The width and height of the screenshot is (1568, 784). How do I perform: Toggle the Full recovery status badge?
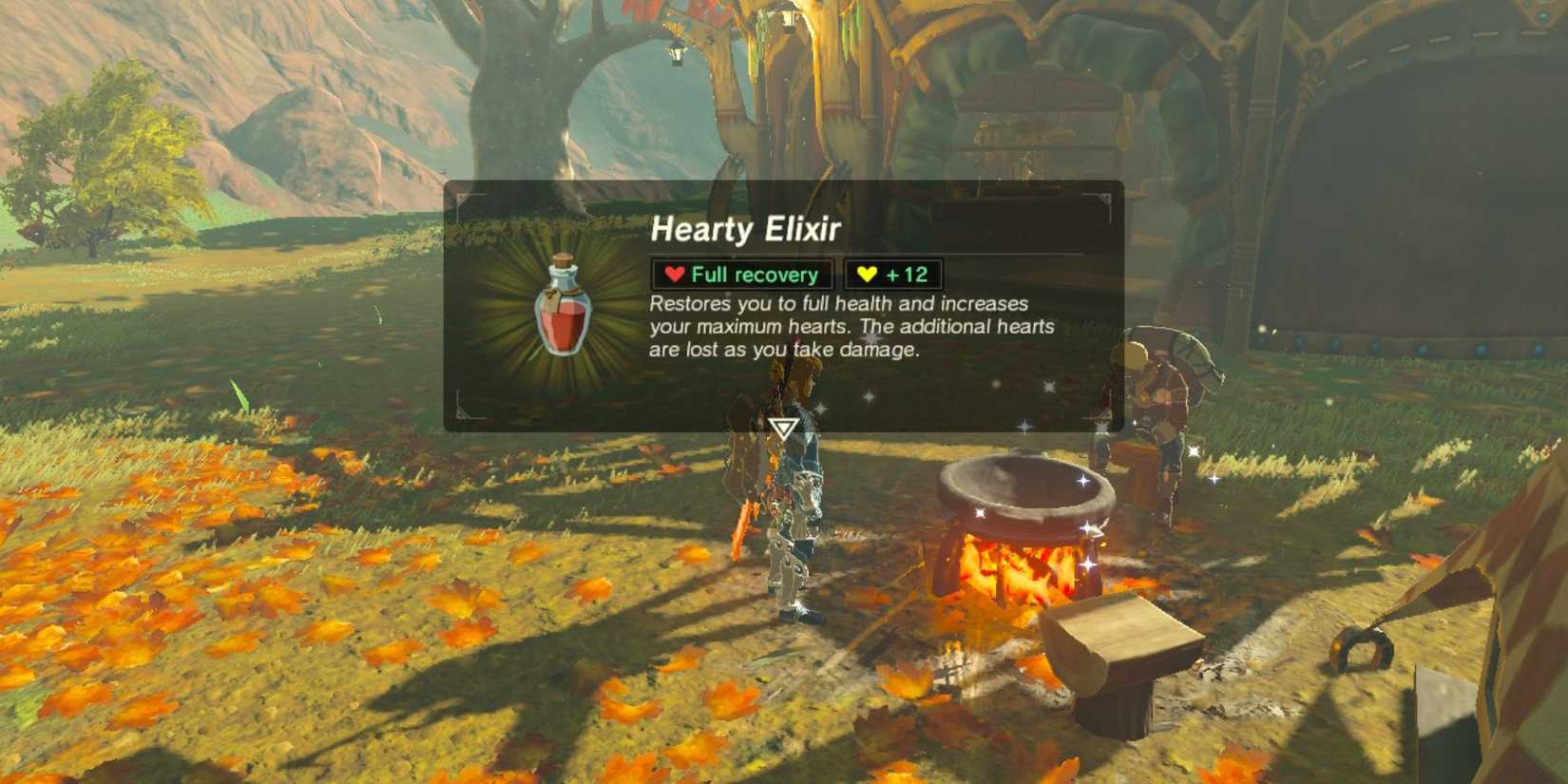(x=742, y=275)
